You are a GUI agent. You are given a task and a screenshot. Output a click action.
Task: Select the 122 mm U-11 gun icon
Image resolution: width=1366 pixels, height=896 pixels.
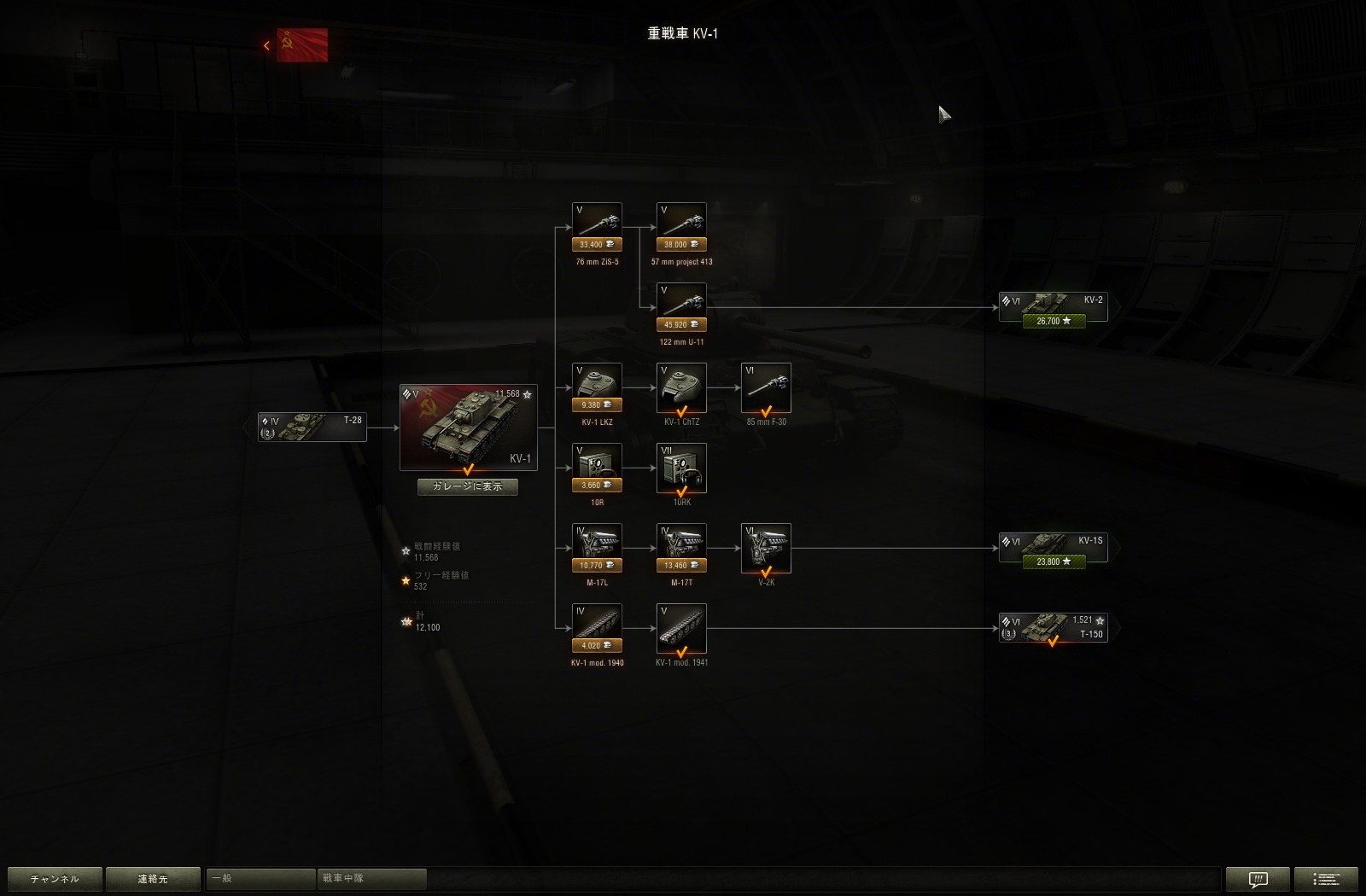(680, 300)
